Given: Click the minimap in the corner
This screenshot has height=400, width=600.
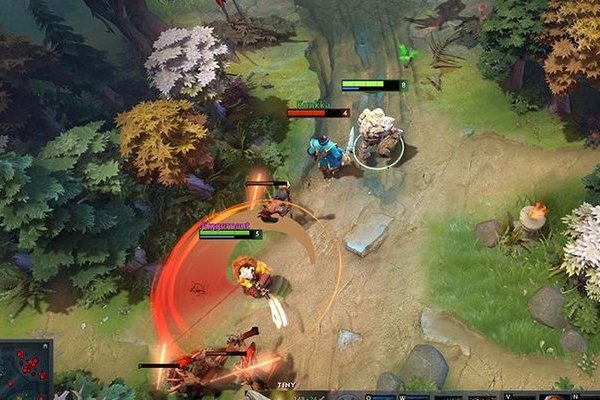Looking at the screenshot, I should coord(26,370).
